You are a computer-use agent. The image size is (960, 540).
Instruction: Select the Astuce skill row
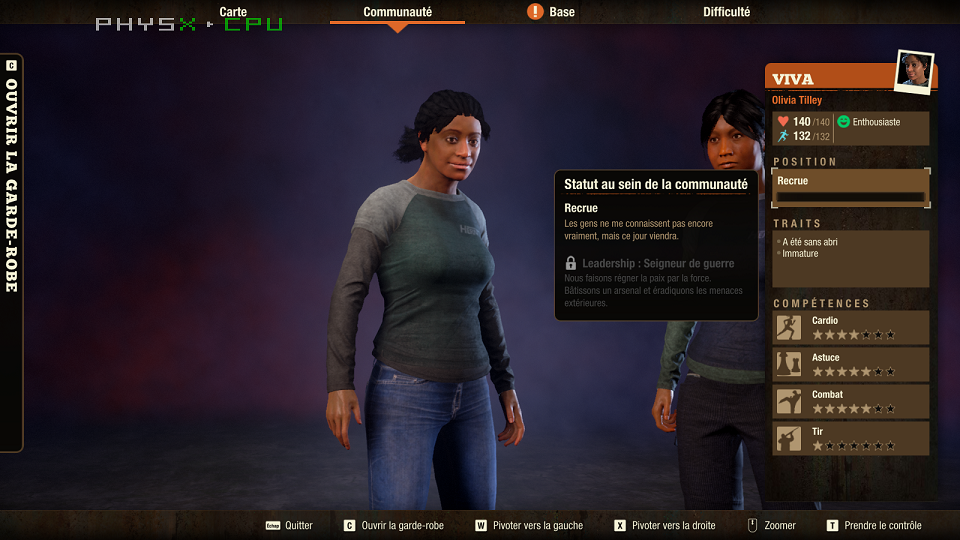tap(851, 364)
